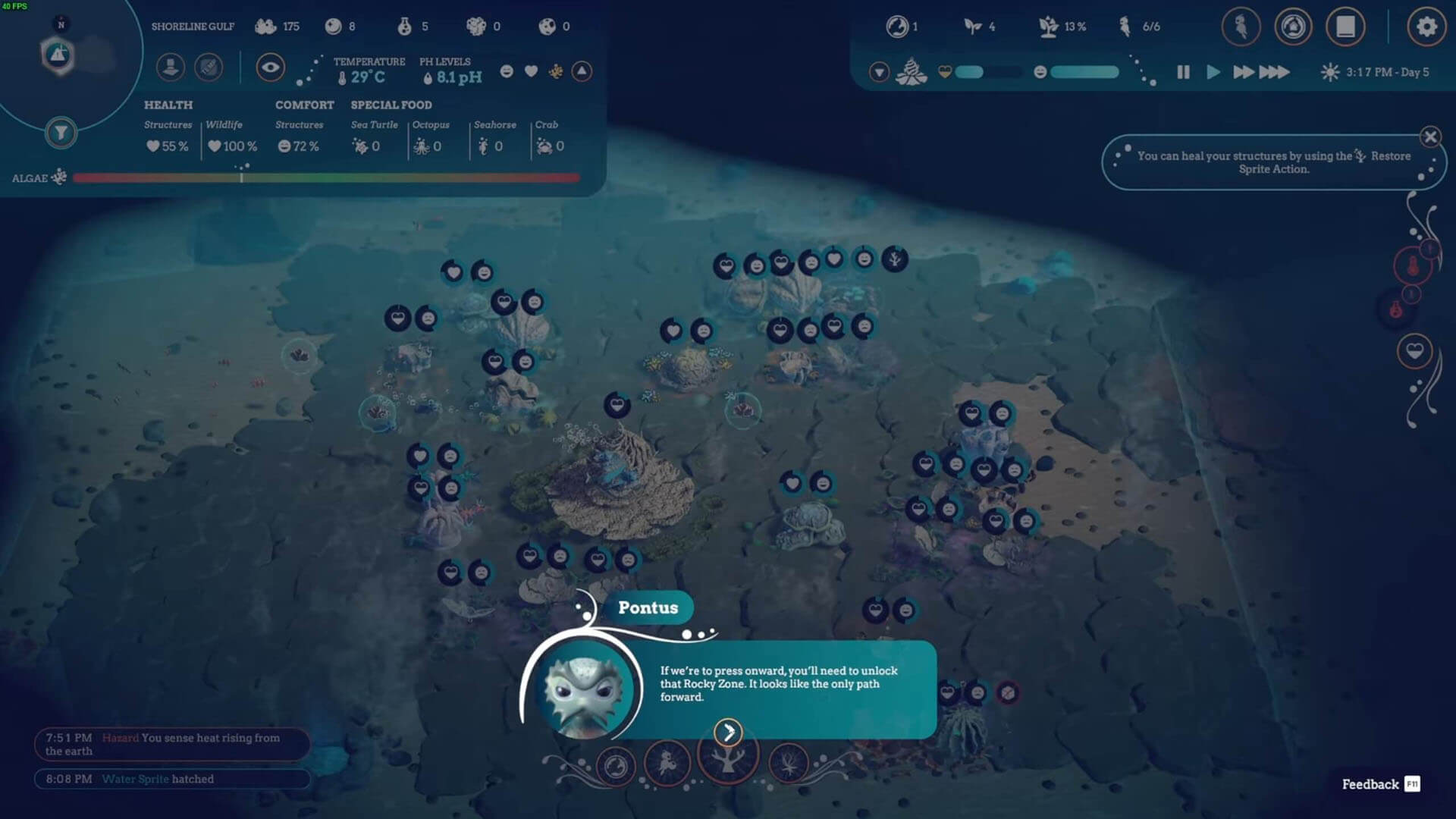Open the funnel filter button under minimap

click(x=61, y=133)
